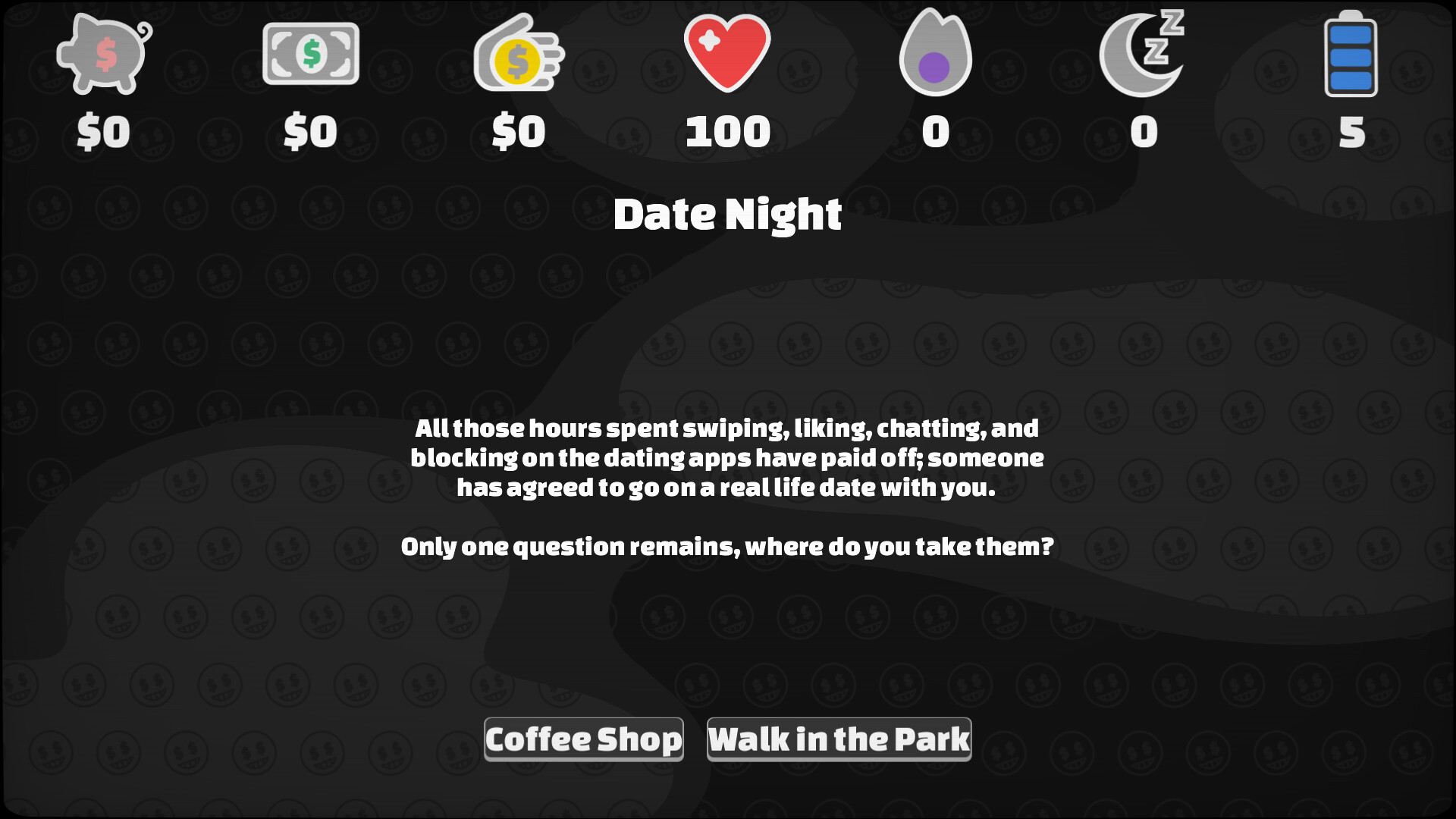The width and height of the screenshot is (1456, 819).
Task: Click the Date Night title
Action: 728,214
